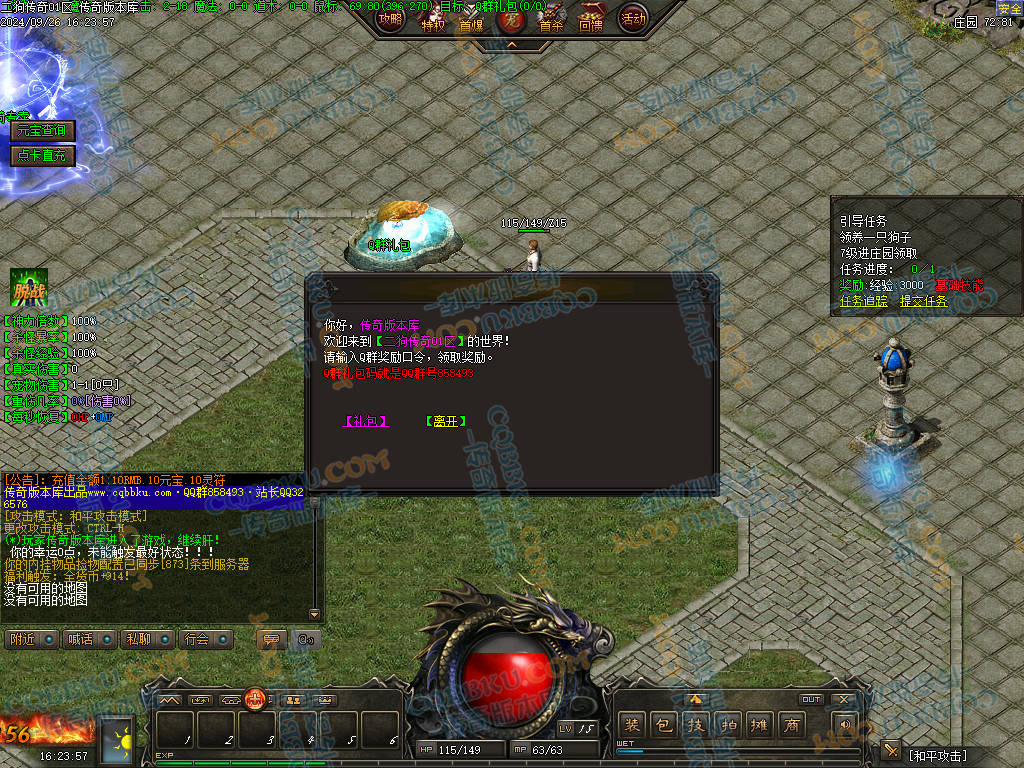Switch chat to the 附近 channel

coord(32,639)
